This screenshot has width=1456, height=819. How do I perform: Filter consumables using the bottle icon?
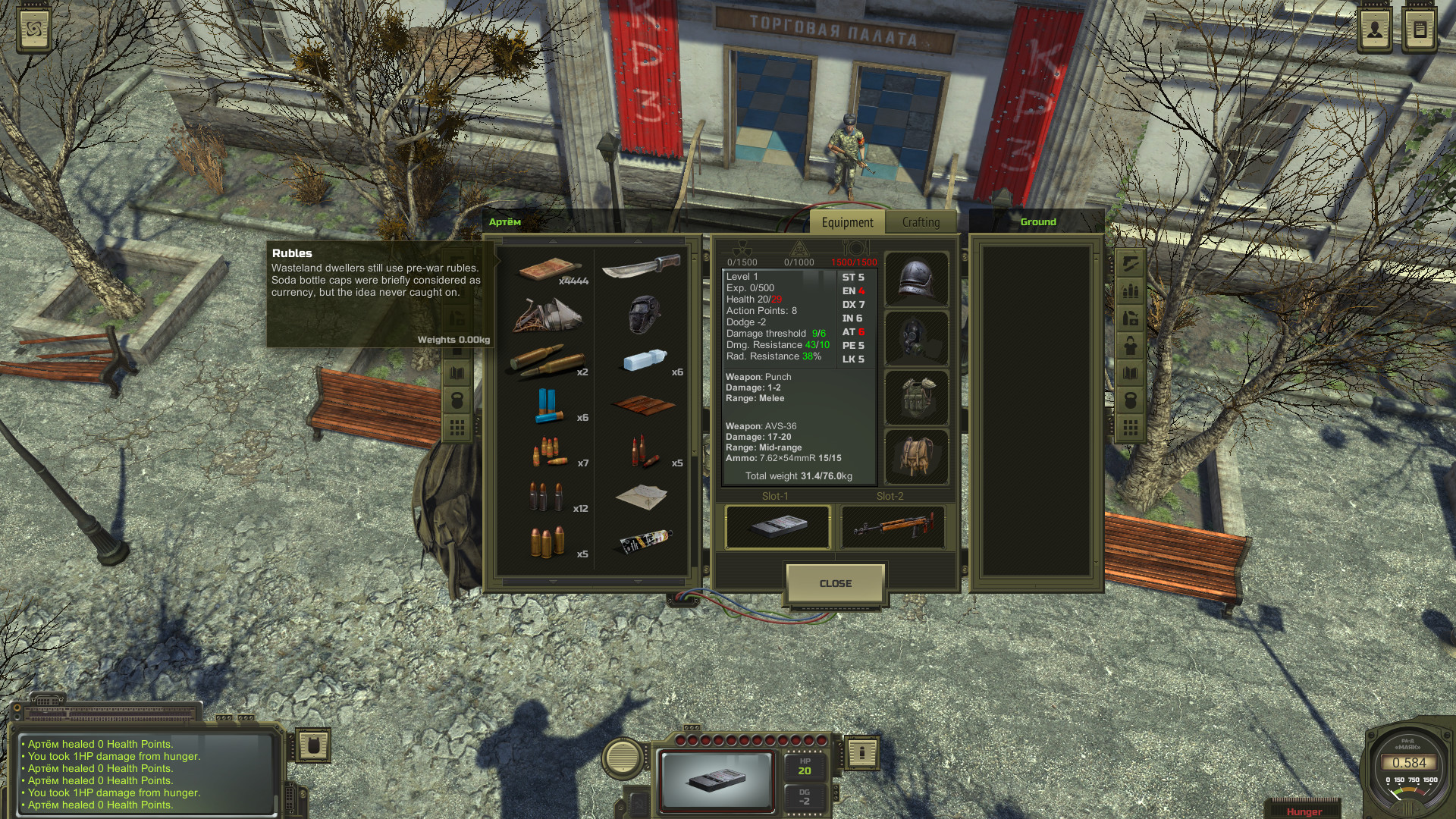(x=1130, y=316)
